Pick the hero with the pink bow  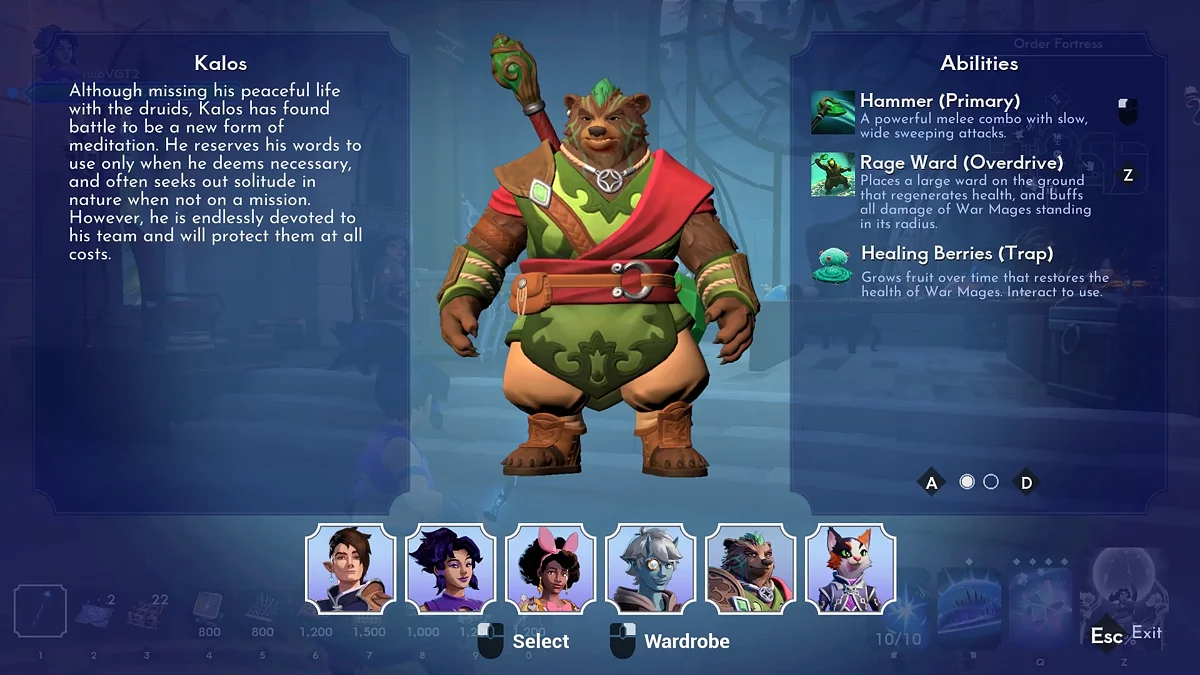click(x=550, y=569)
